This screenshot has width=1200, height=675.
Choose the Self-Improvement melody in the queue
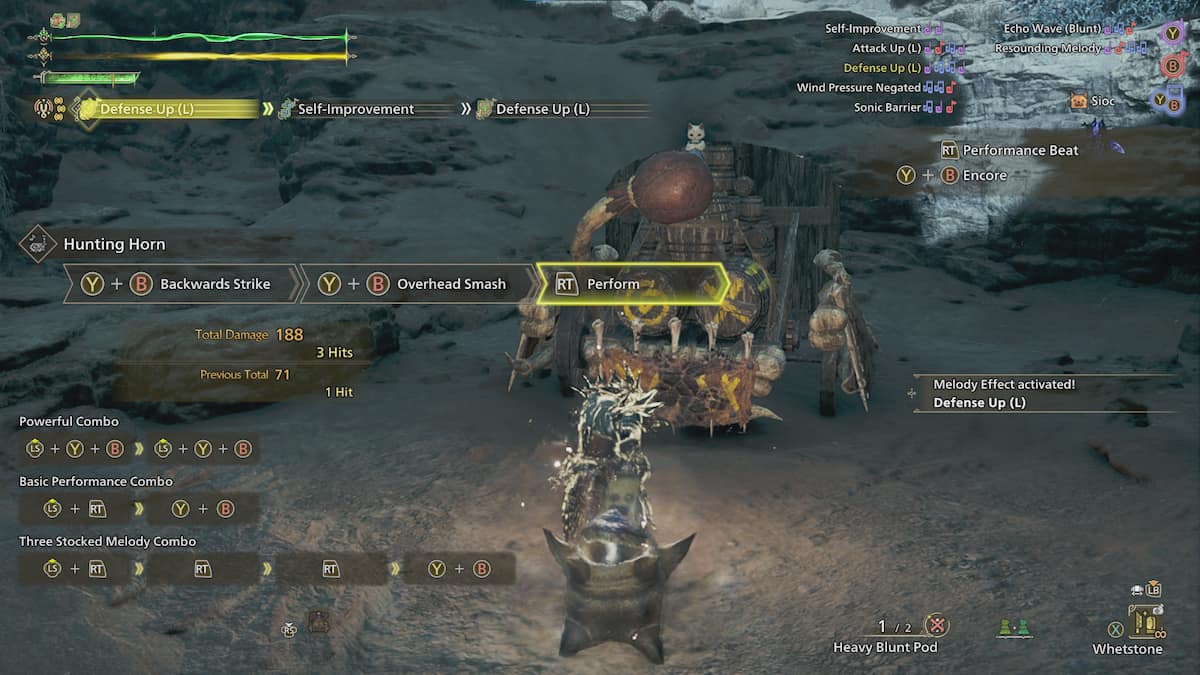click(355, 109)
